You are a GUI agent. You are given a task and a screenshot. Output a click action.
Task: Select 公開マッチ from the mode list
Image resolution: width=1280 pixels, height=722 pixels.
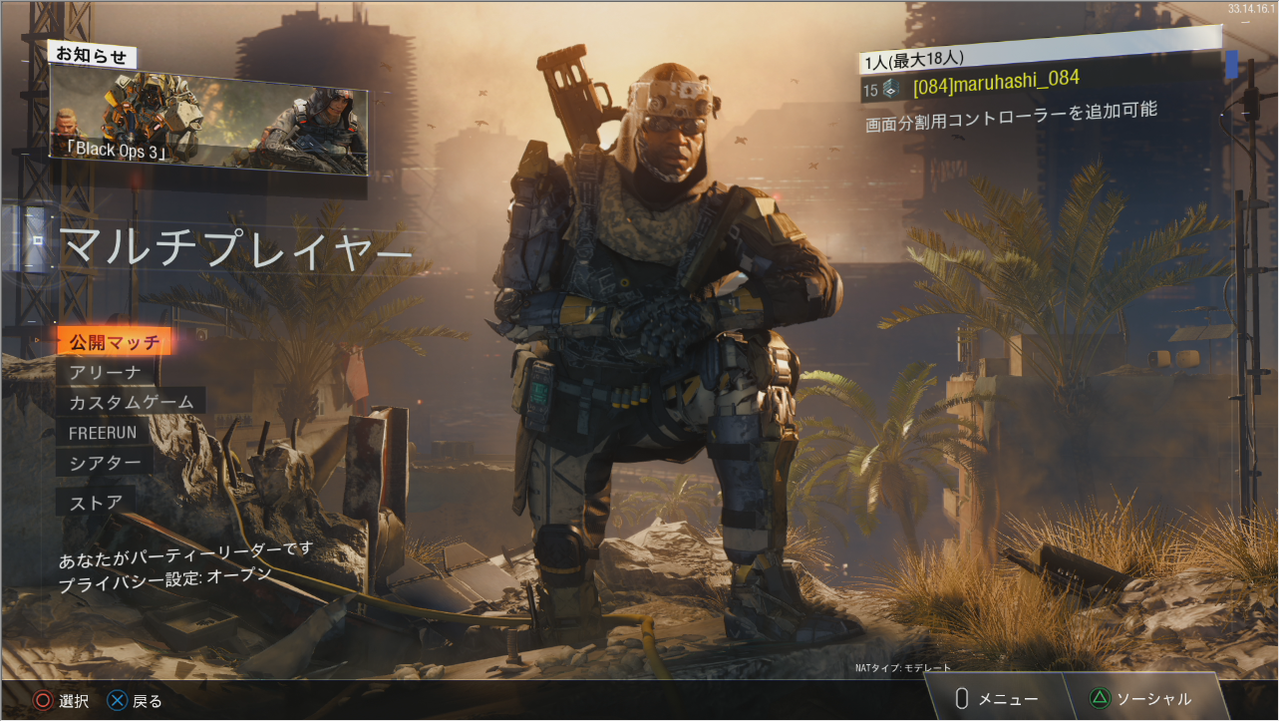[x=117, y=340]
